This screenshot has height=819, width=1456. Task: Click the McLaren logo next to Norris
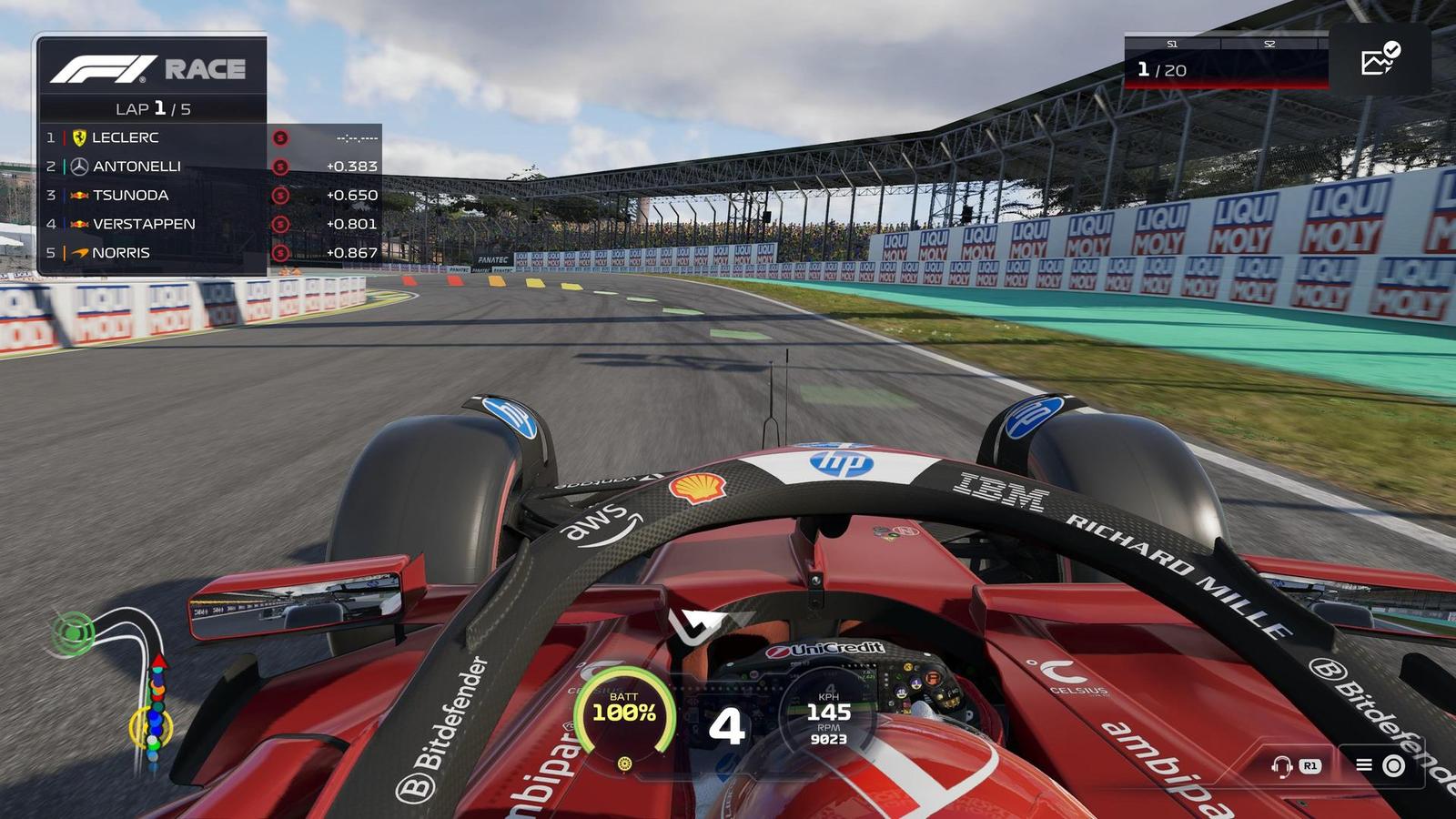[81, 252]
